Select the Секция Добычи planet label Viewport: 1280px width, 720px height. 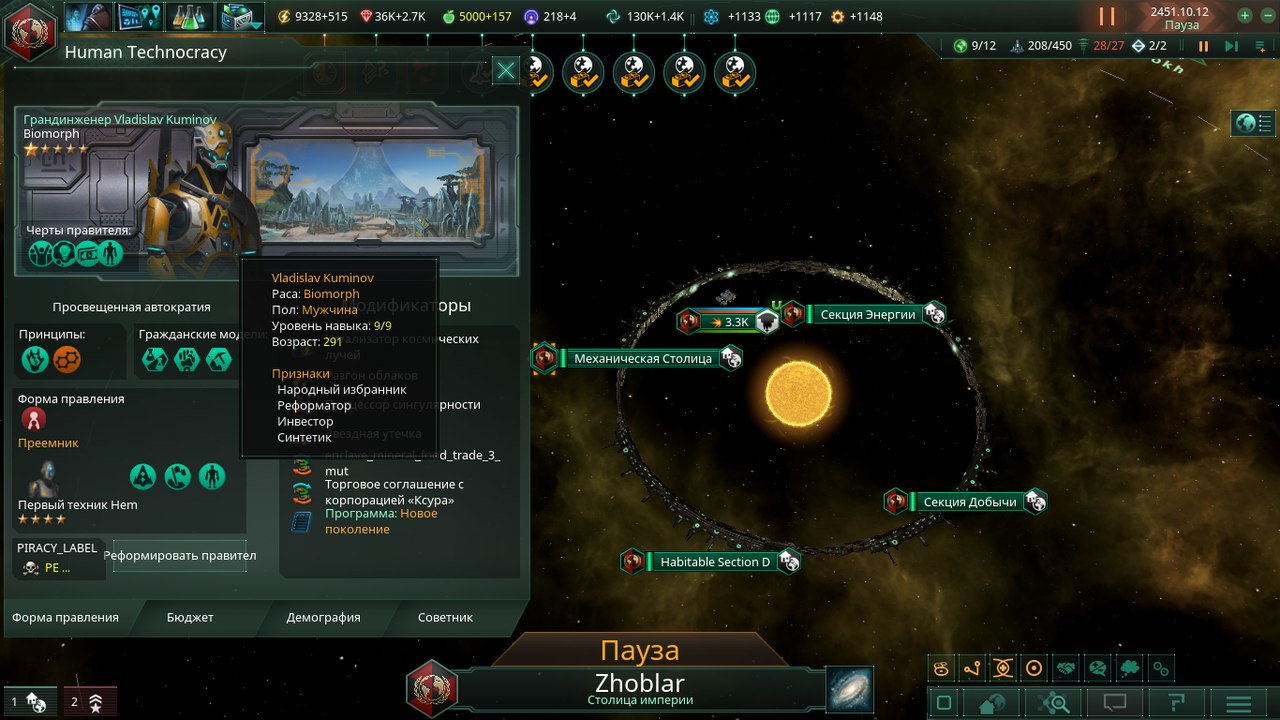click(969, 501)
